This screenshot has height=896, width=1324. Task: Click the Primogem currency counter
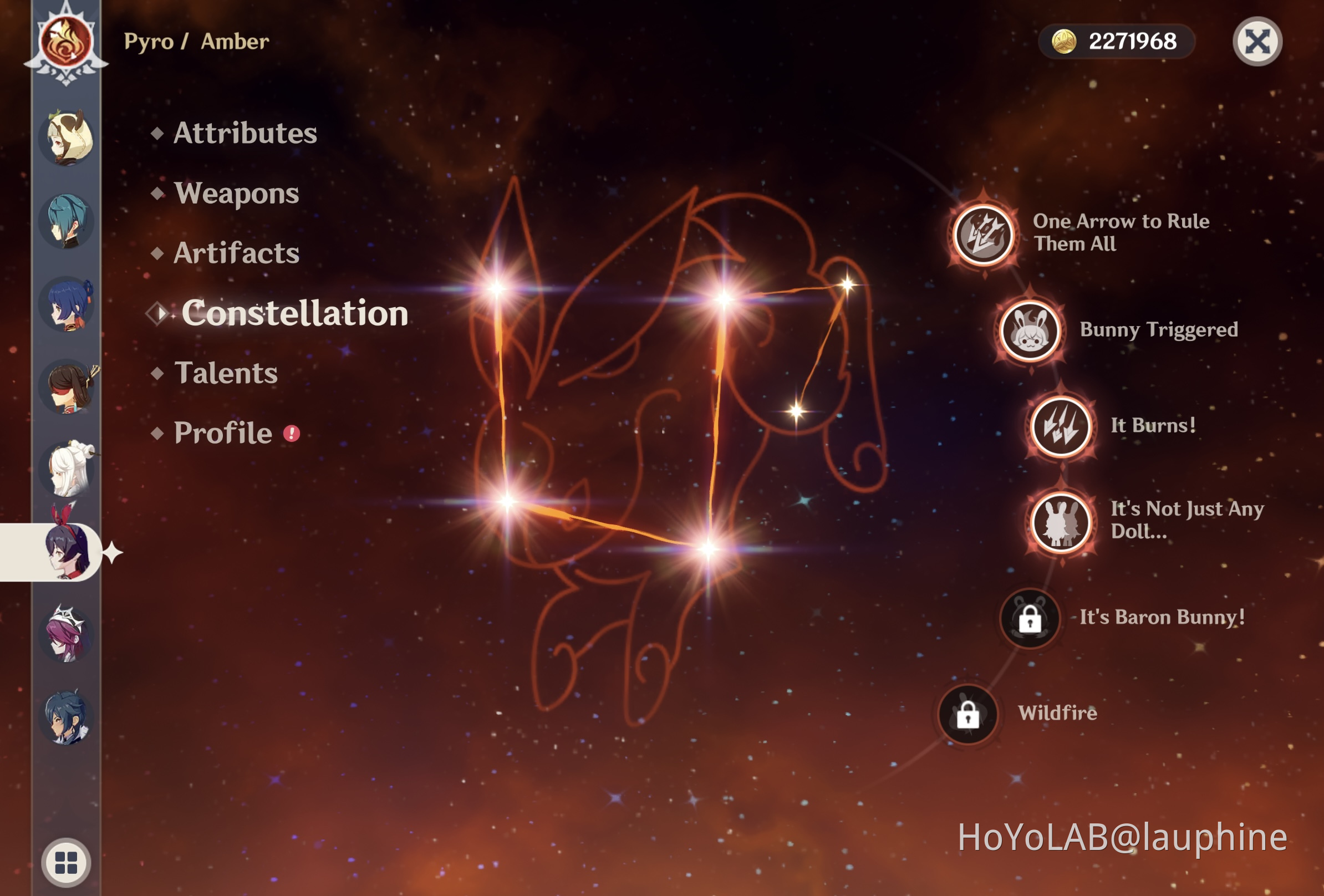tap(1117, 42)
